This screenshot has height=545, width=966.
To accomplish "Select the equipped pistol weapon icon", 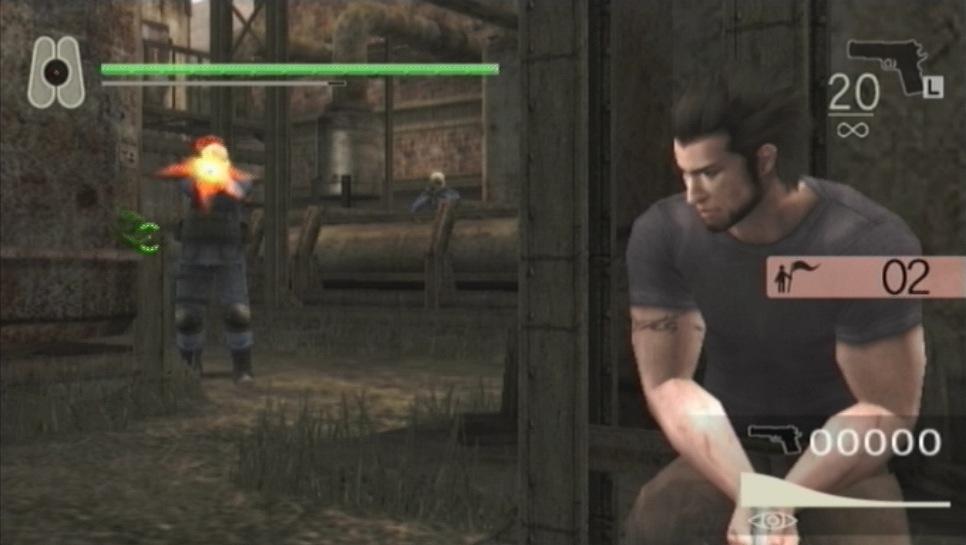I will 887,64.
